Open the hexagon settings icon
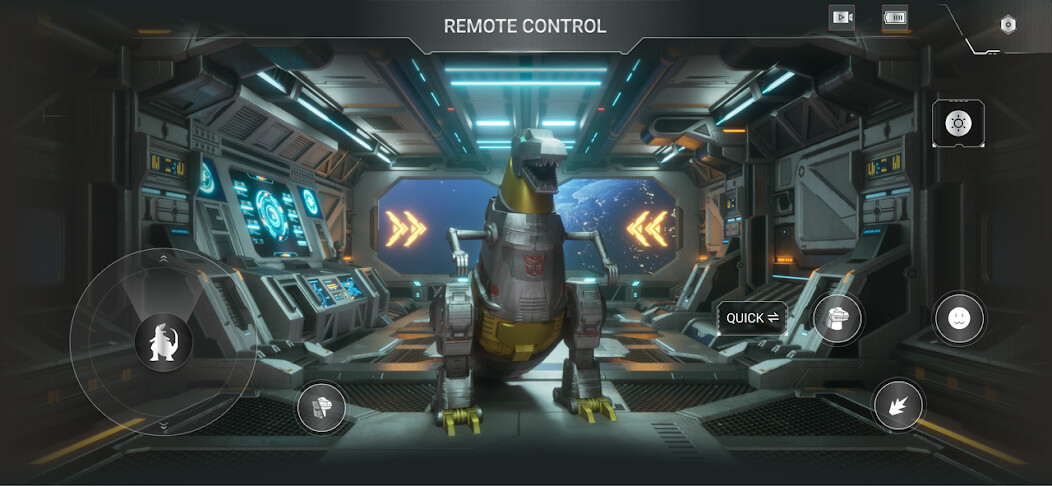Screen dimensions: 1052x486 click(1007, 25)
